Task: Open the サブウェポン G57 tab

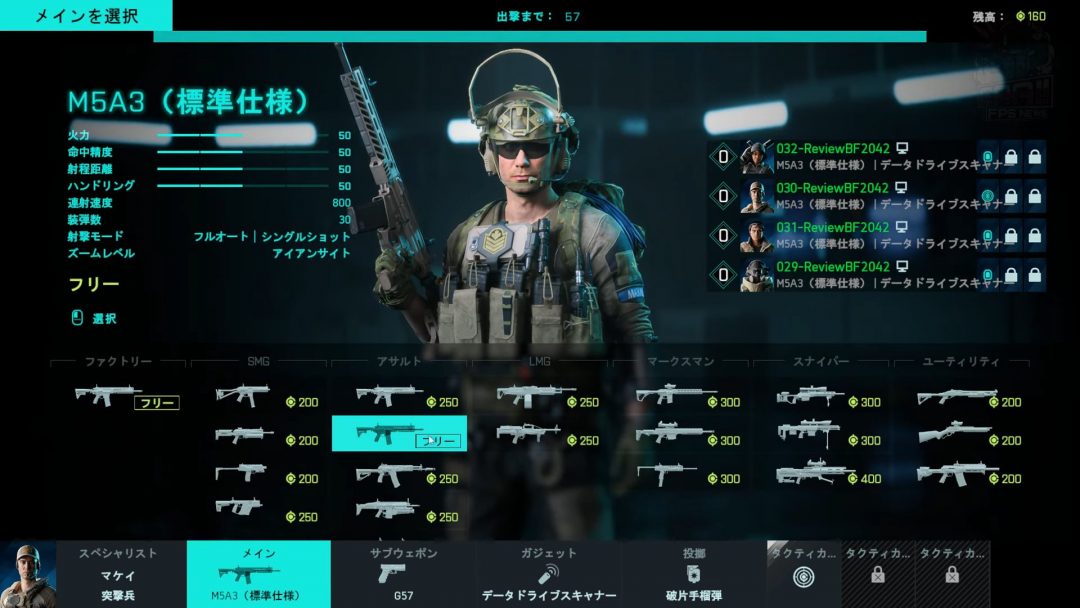Action: click(403, 574)
